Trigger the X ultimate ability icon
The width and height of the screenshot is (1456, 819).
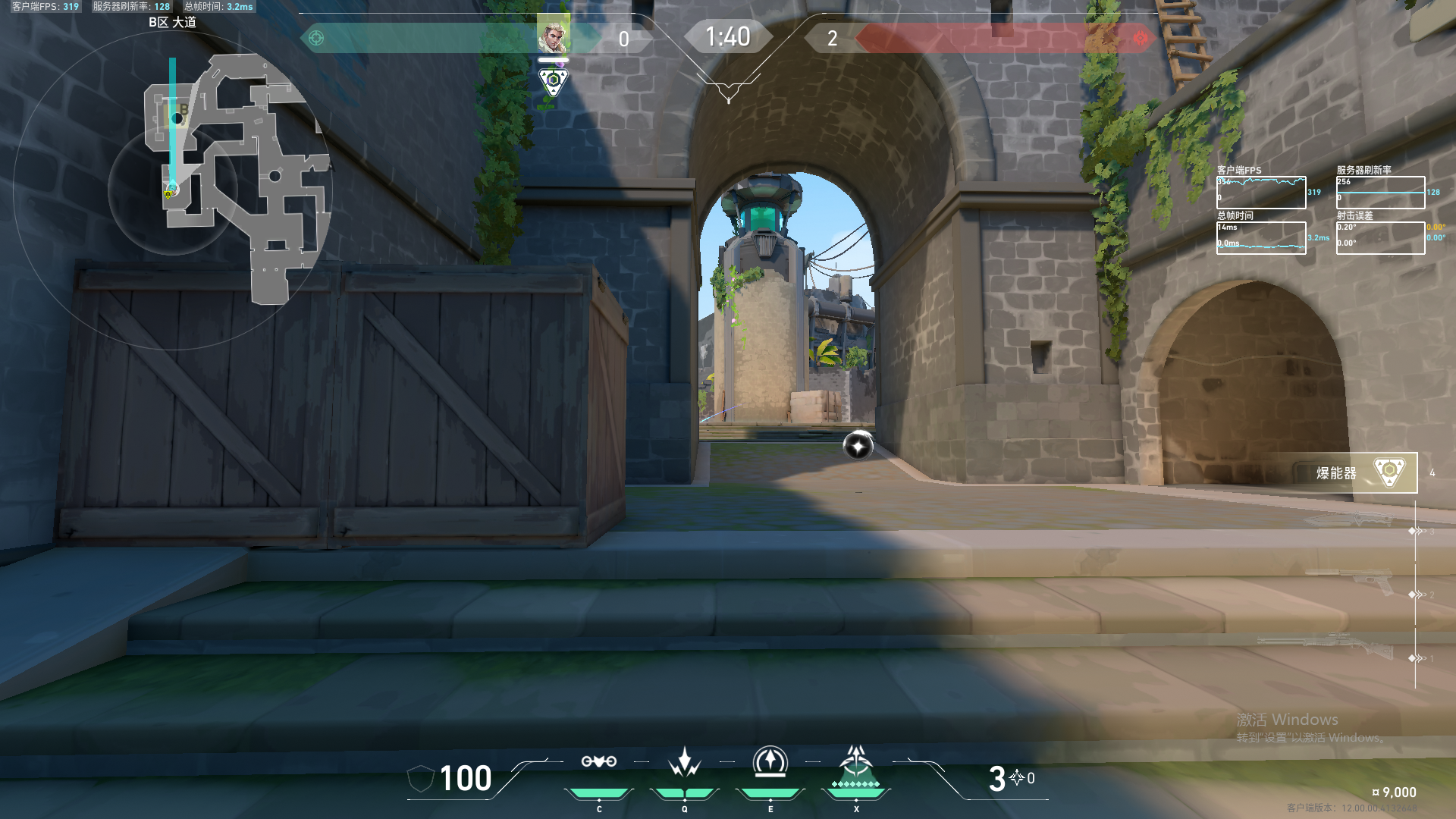856,766
